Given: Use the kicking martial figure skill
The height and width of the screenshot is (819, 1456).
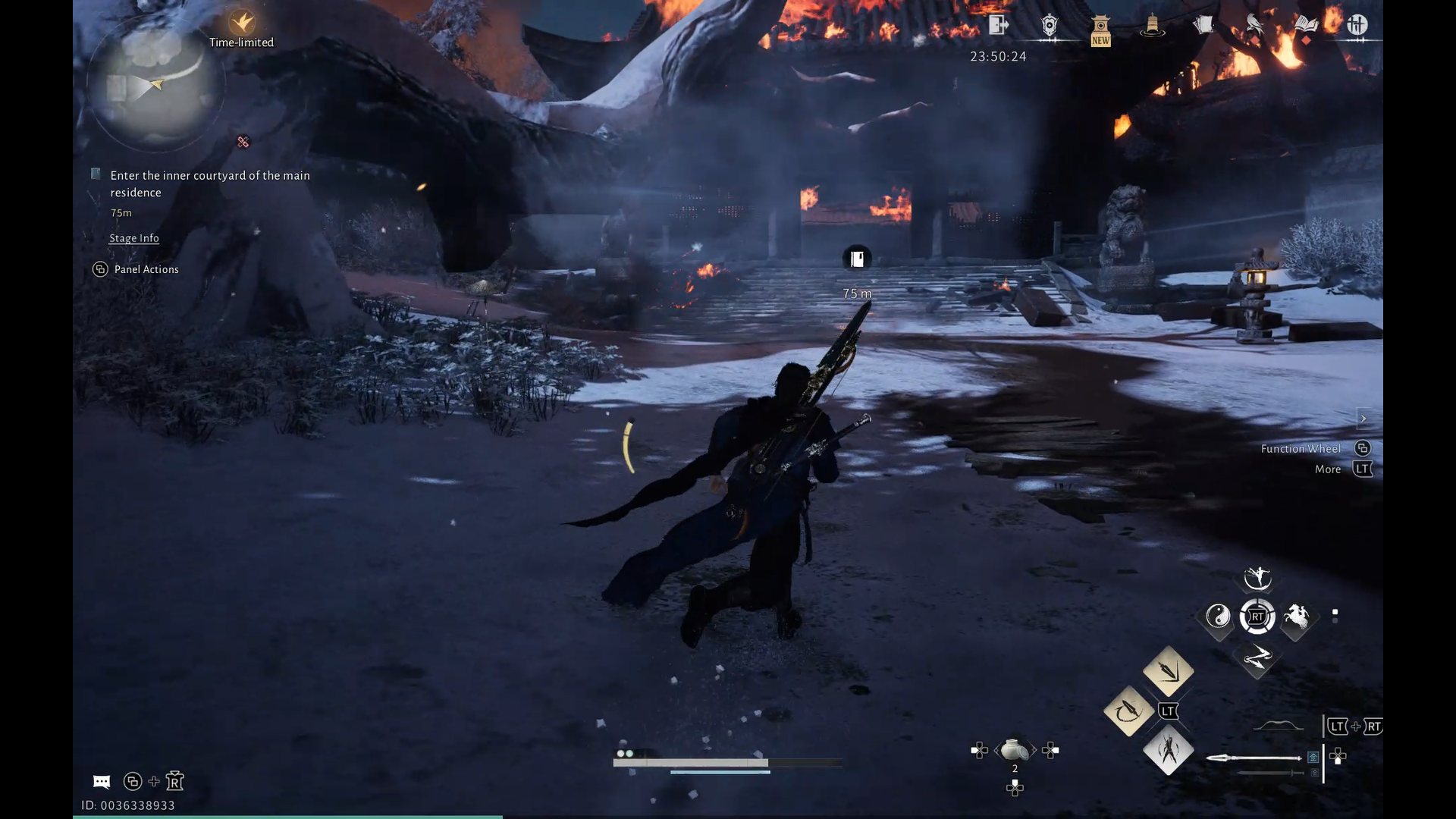Looking at the screenshot, I should (1257, 578).
